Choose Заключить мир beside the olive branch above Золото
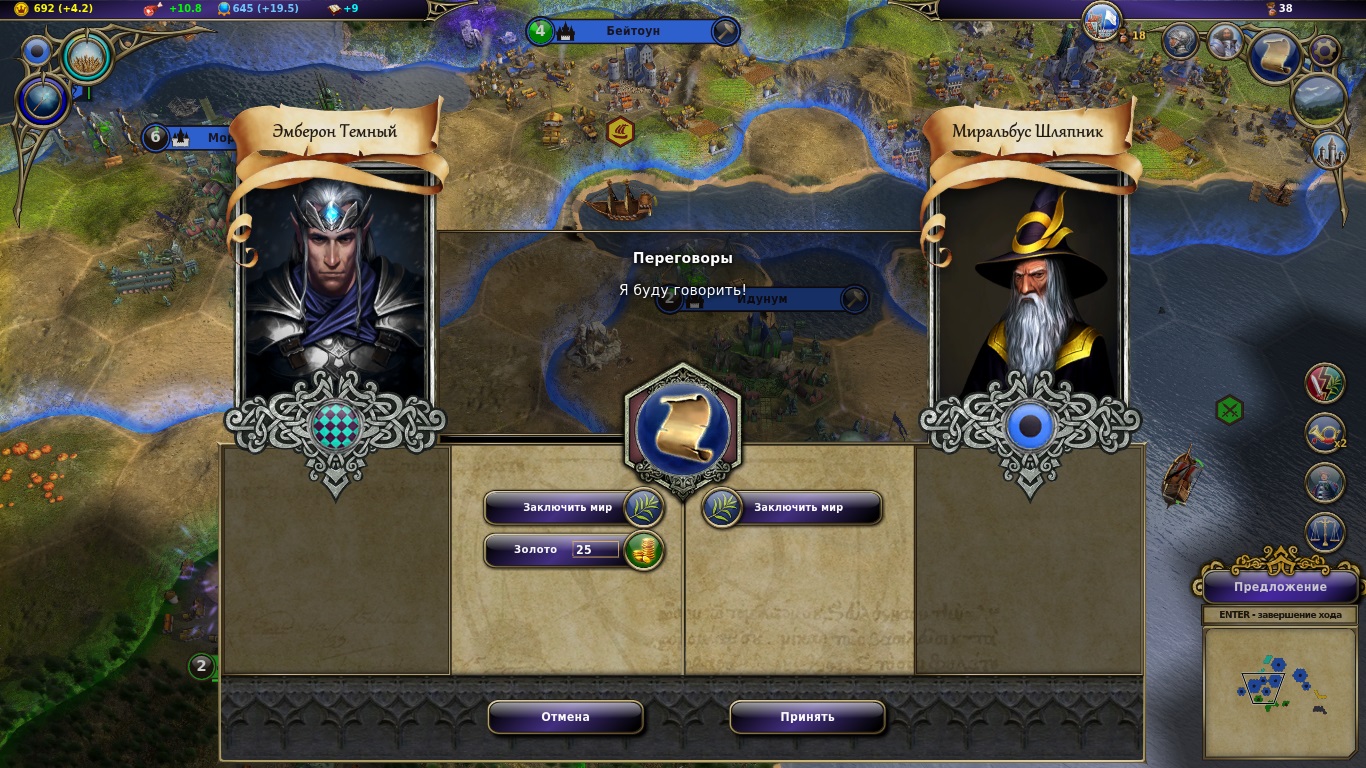 pyautogui.click(x=566, y=507)
